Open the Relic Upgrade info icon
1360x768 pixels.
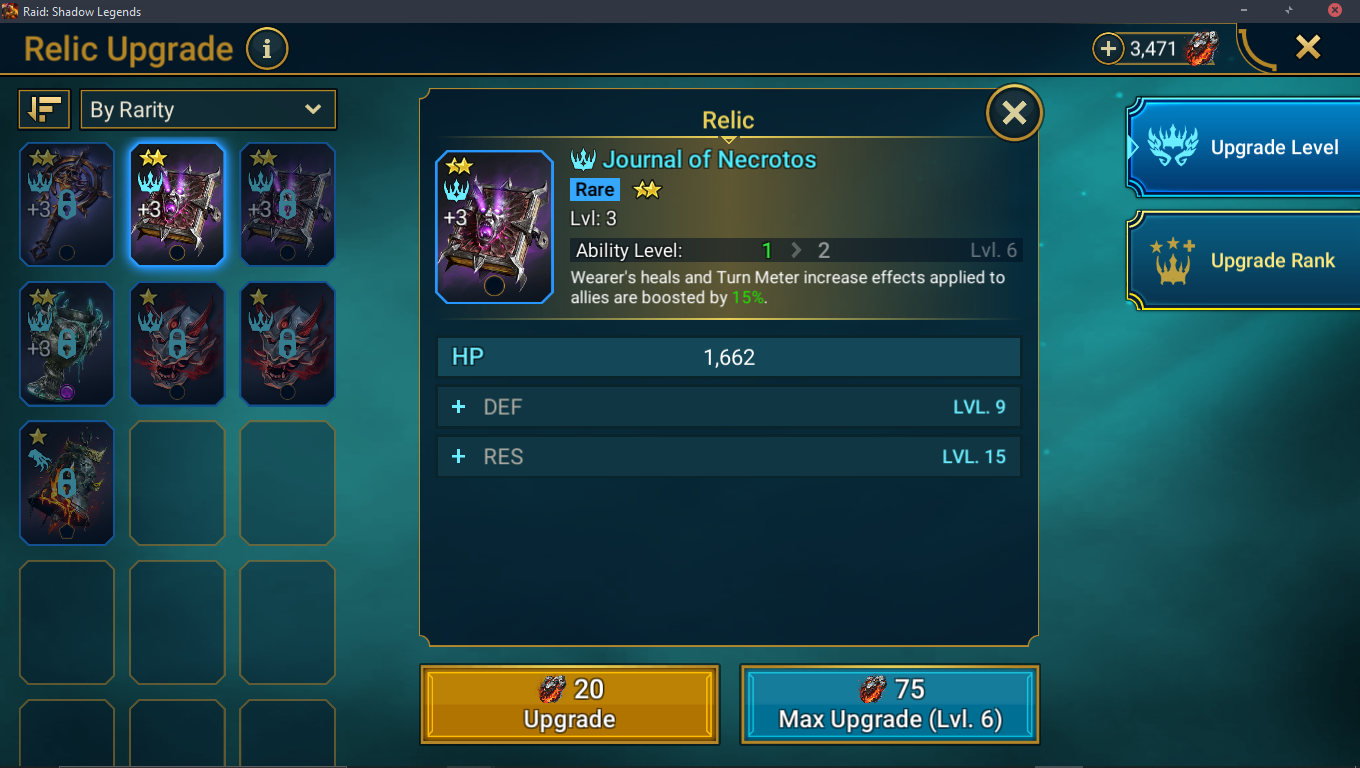pyautogui.click(x=266, y=49)
